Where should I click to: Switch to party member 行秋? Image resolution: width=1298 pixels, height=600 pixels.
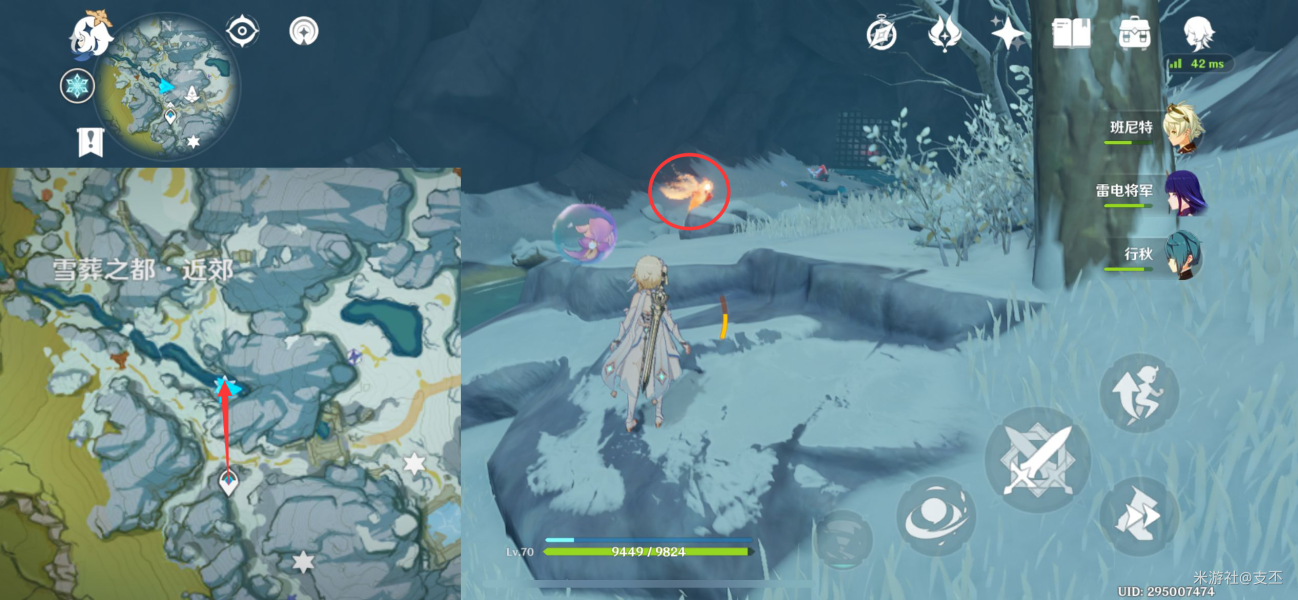[1185, 255]
